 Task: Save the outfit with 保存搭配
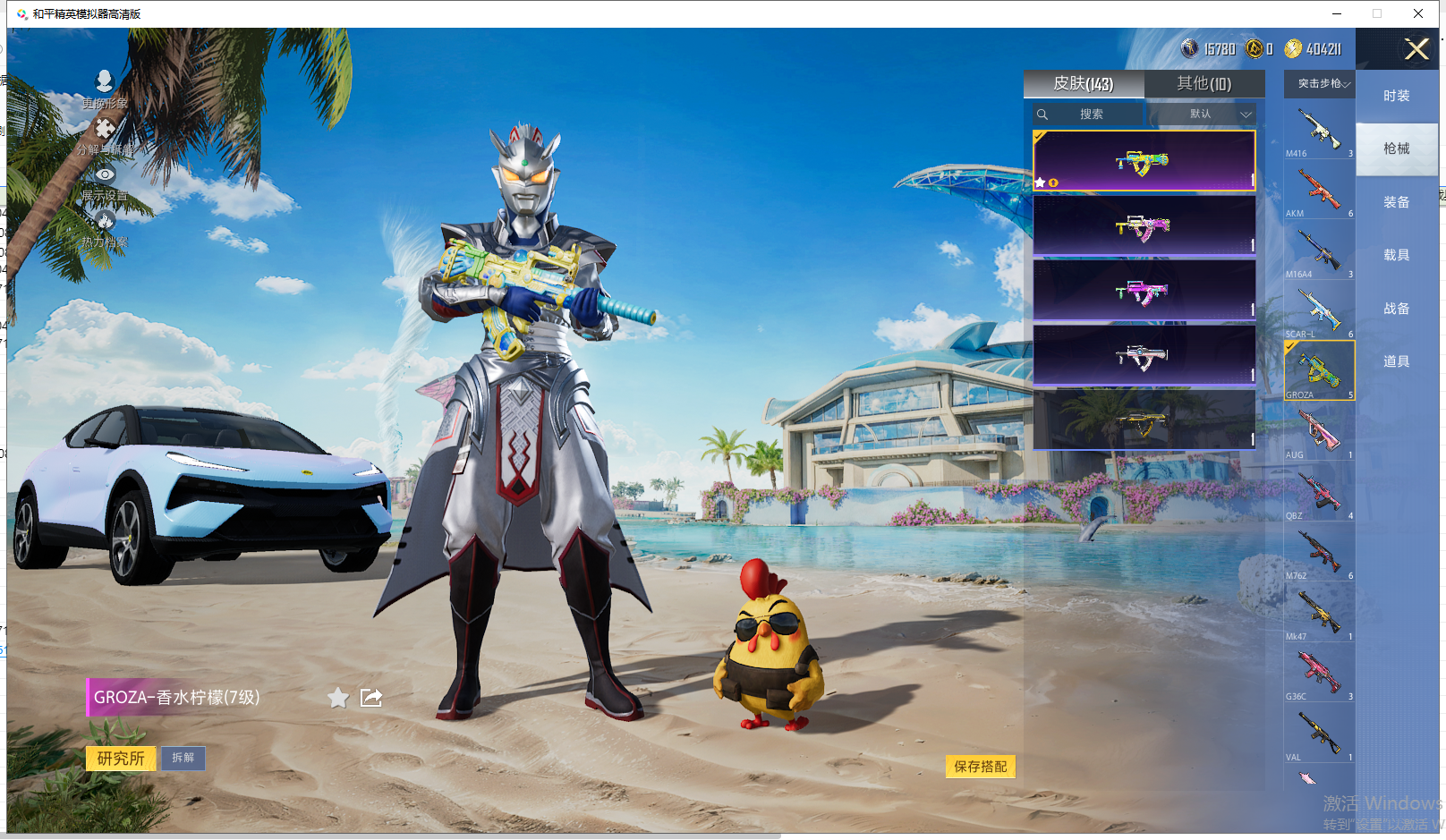pyautogui.click(x=980, y=767)
